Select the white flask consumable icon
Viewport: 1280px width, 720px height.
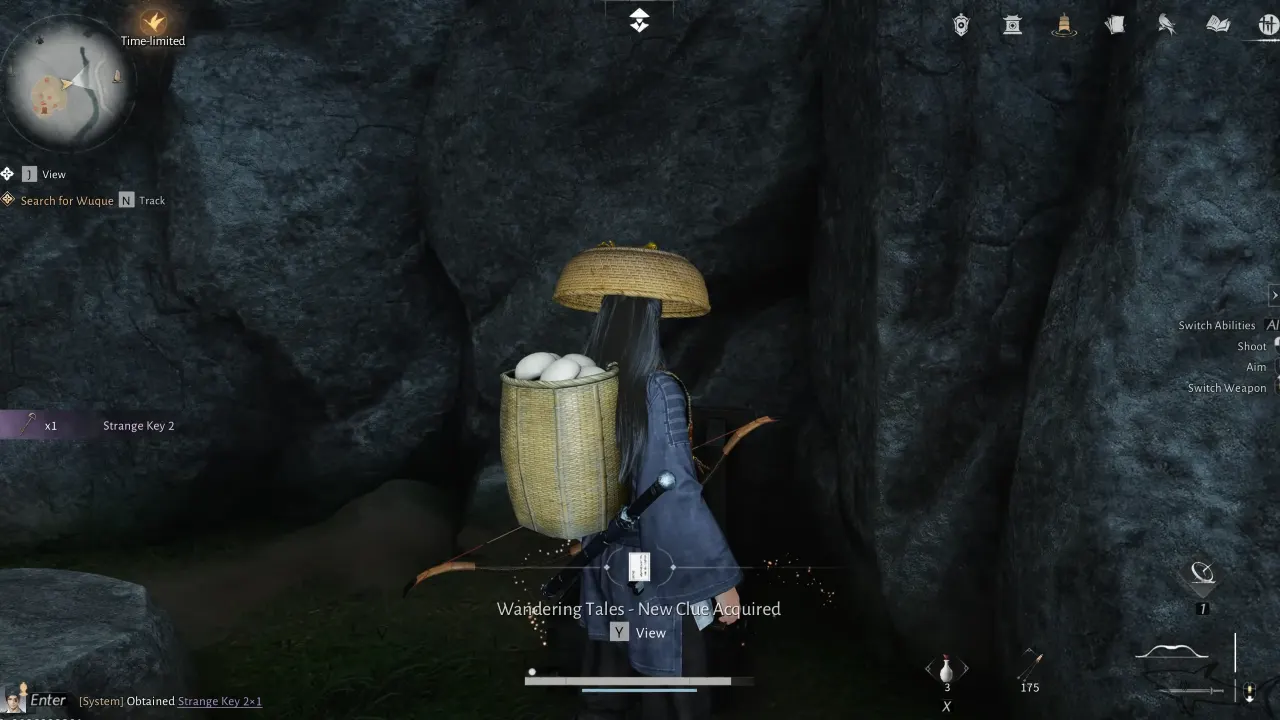click(946, 668)
